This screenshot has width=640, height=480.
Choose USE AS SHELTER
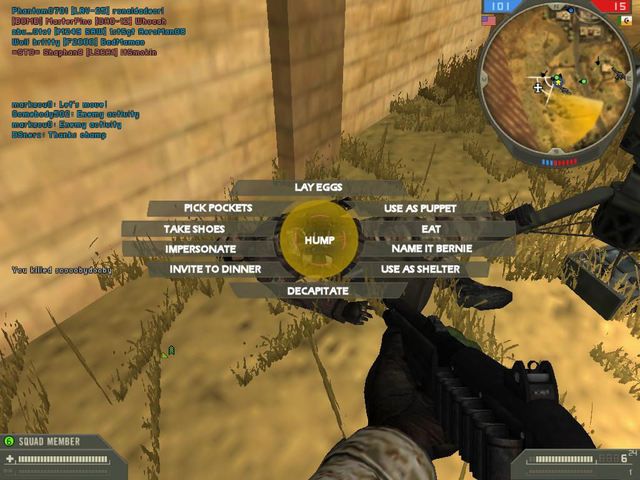pyautogui.click(x=420, y=269)
